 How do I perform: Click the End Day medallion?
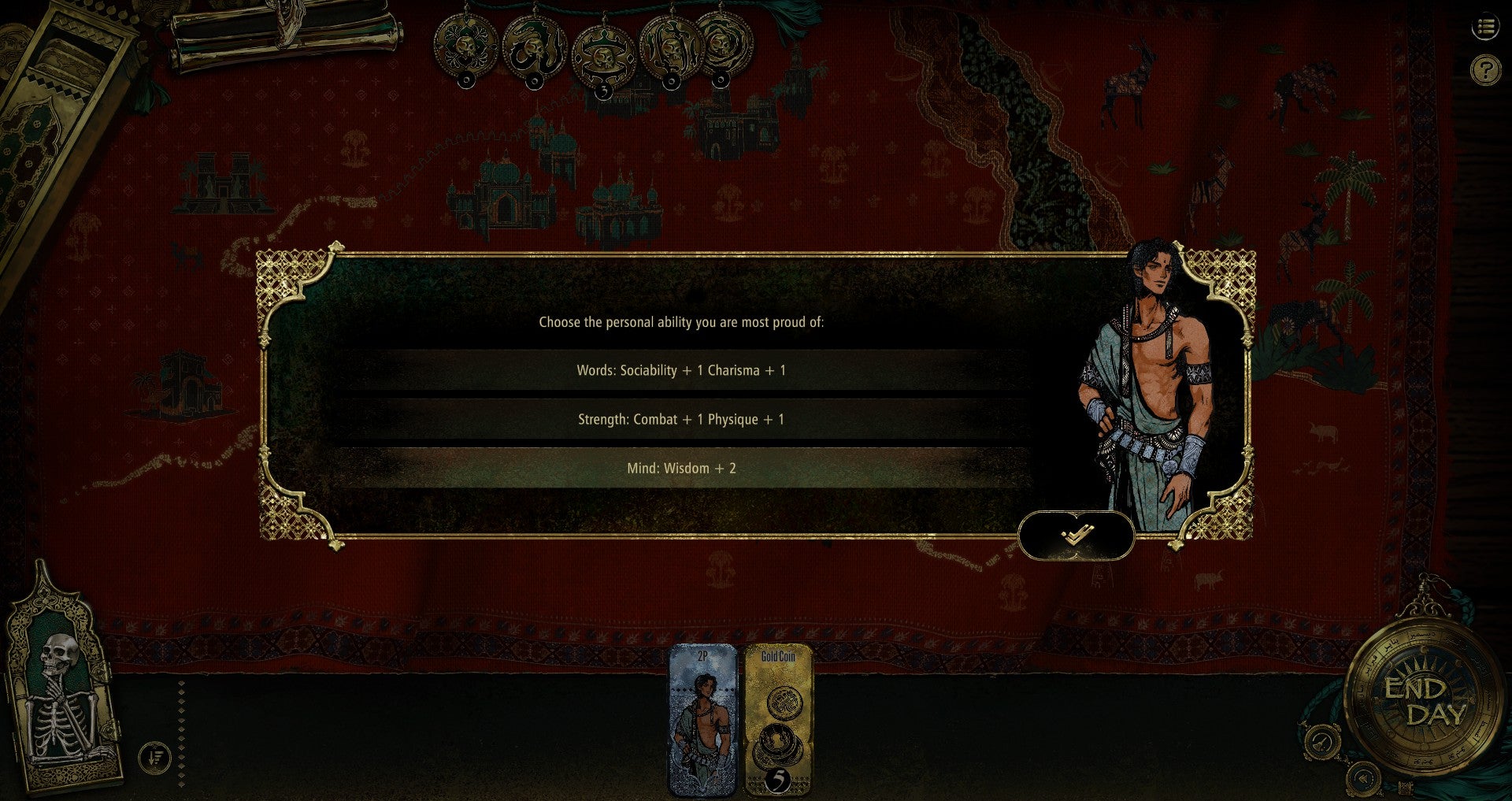(1425, 701)
